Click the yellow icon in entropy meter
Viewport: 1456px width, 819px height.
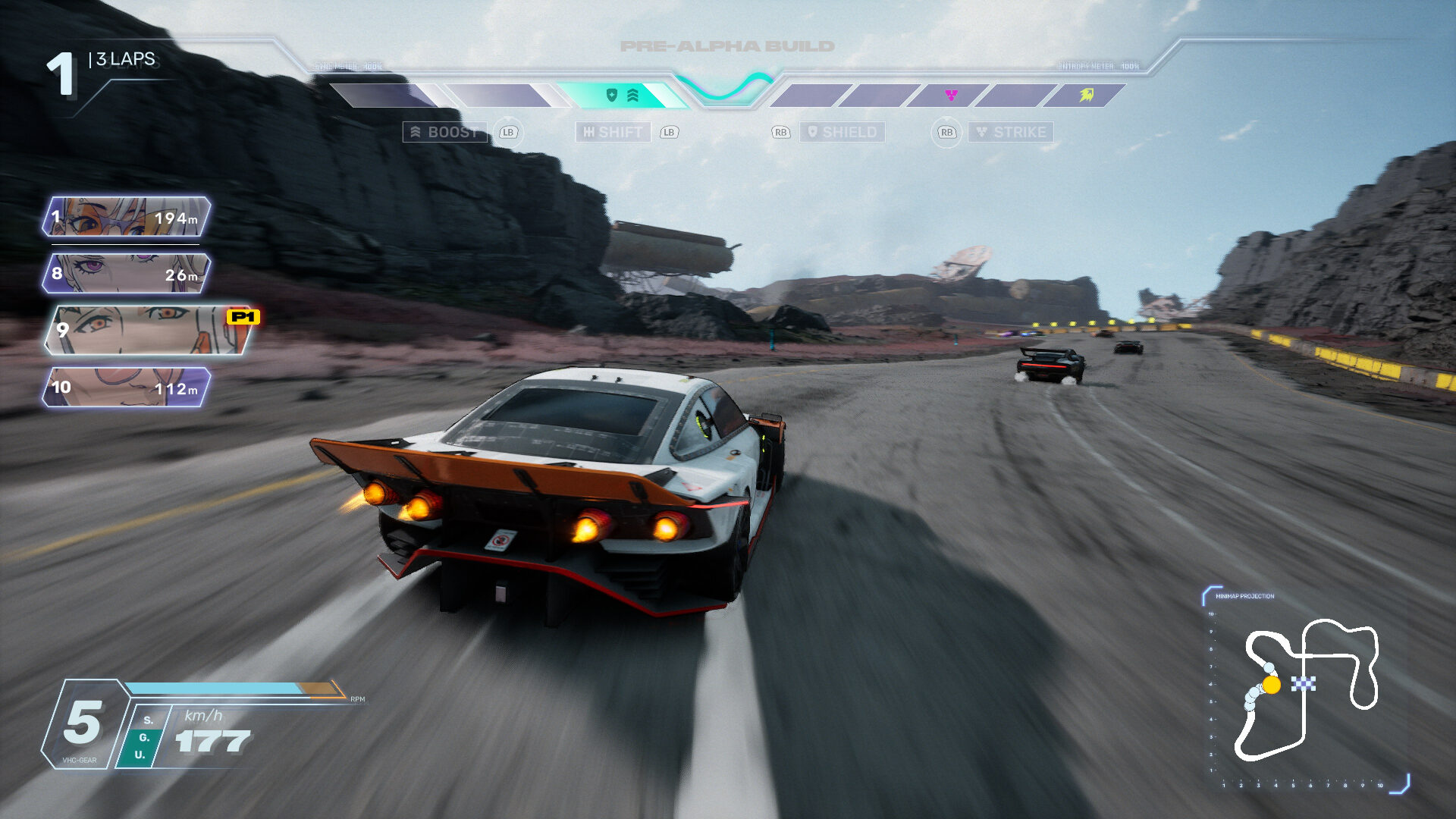pyautogui.click(x=1087, y=95)
